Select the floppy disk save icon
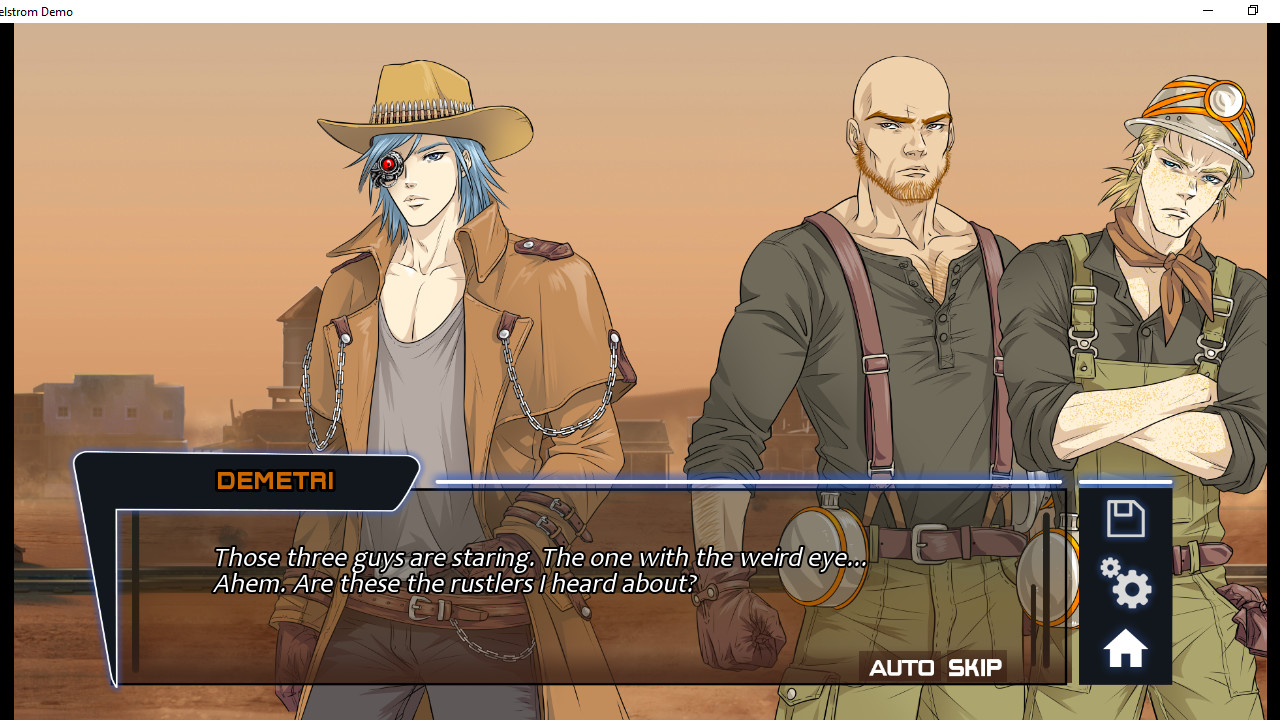 [x=1125, y=518]
